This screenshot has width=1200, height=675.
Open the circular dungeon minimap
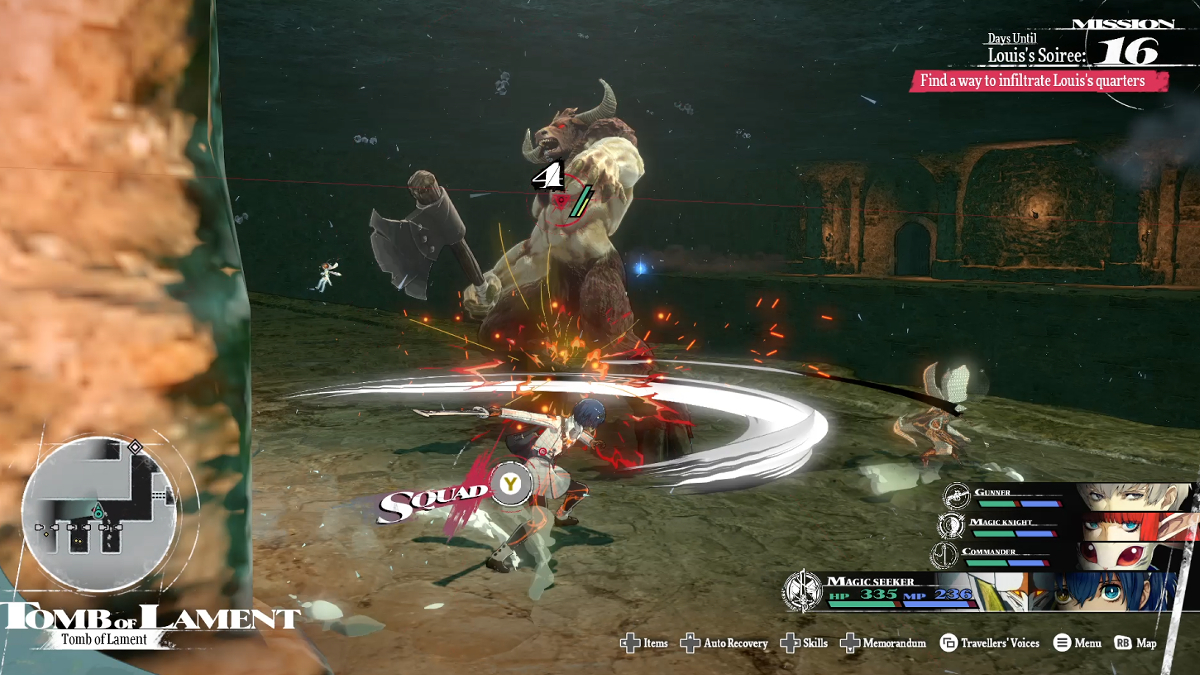point(99,513)
